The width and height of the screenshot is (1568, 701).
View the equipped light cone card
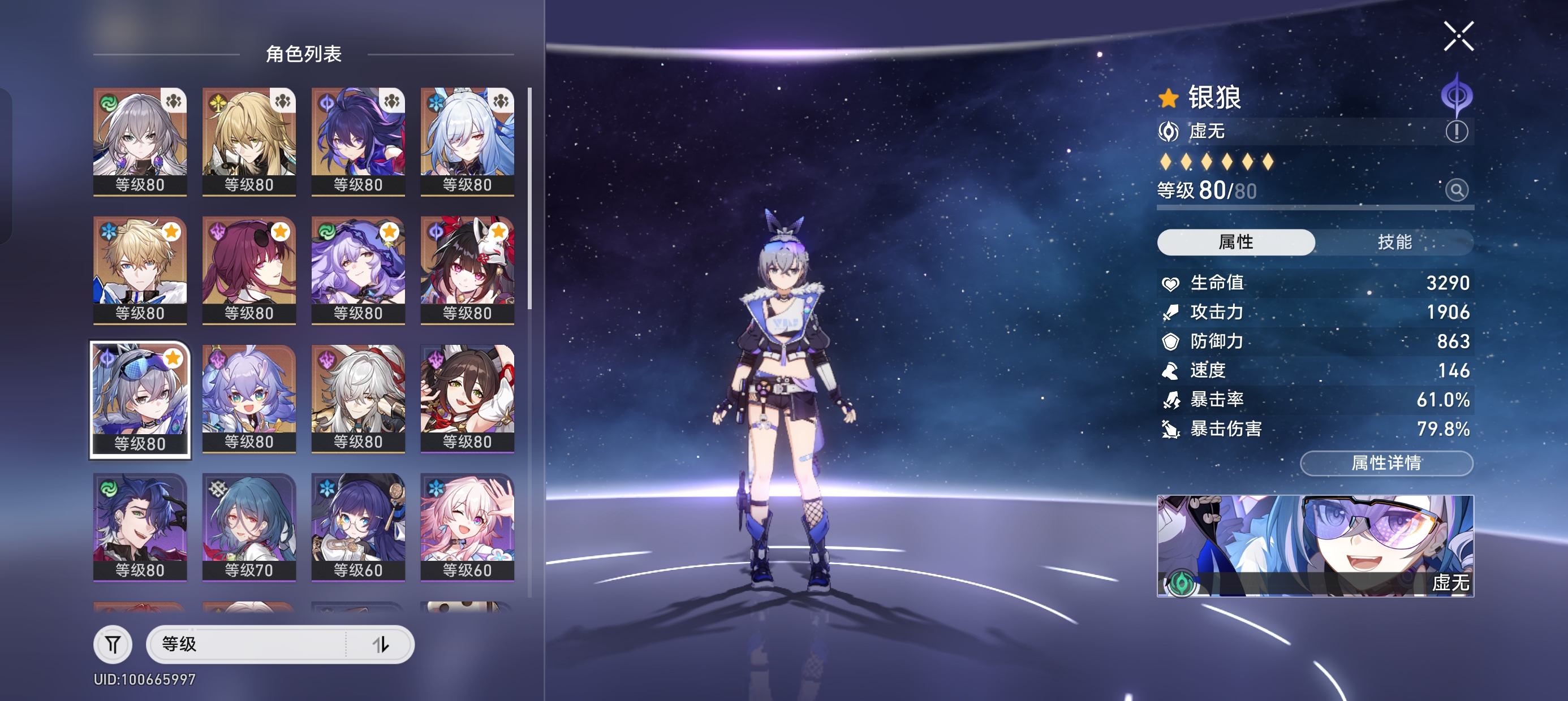pyautogui.click(x=1315, y=545)
